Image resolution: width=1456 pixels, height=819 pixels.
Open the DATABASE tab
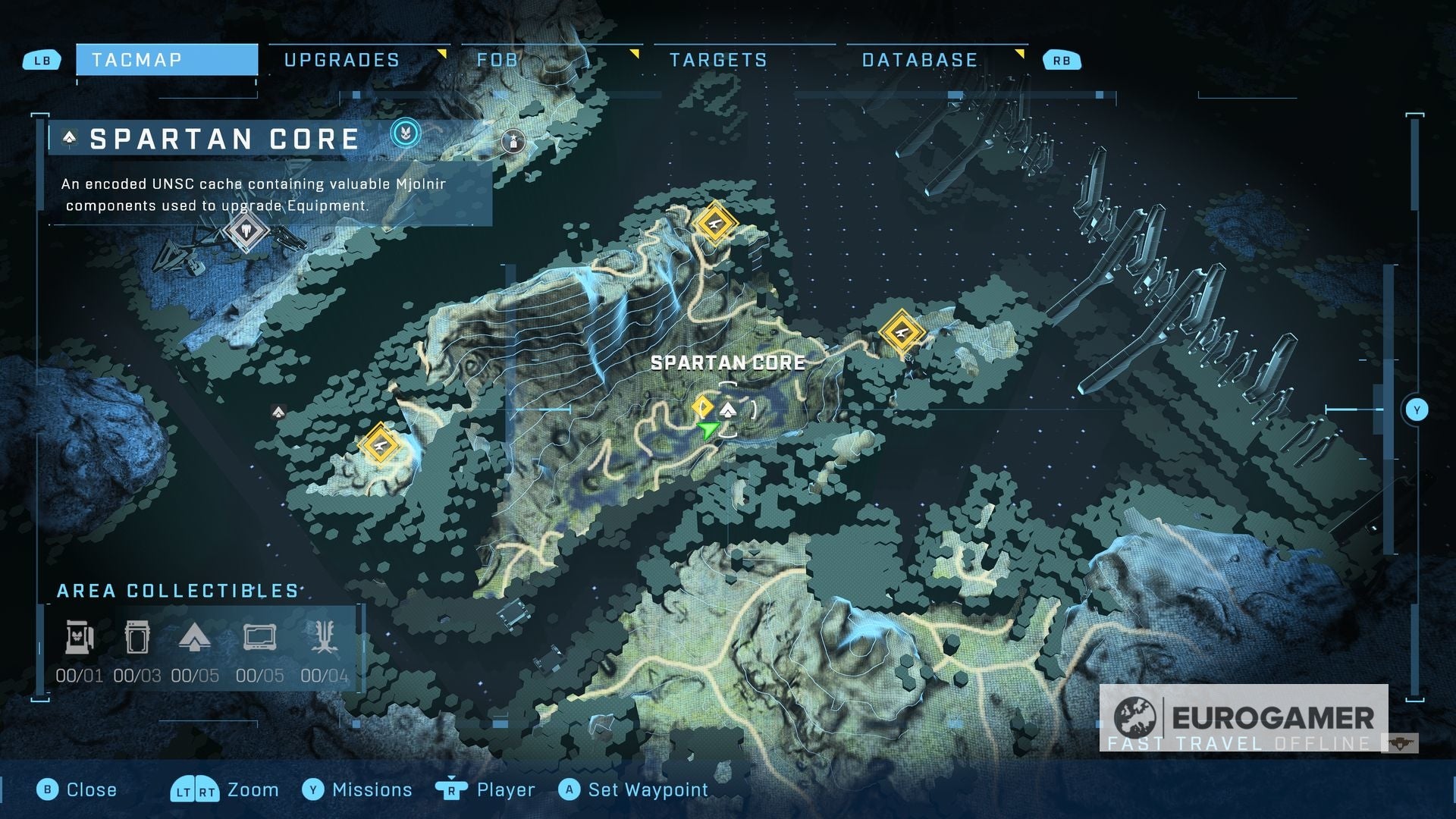coord(919,59)
